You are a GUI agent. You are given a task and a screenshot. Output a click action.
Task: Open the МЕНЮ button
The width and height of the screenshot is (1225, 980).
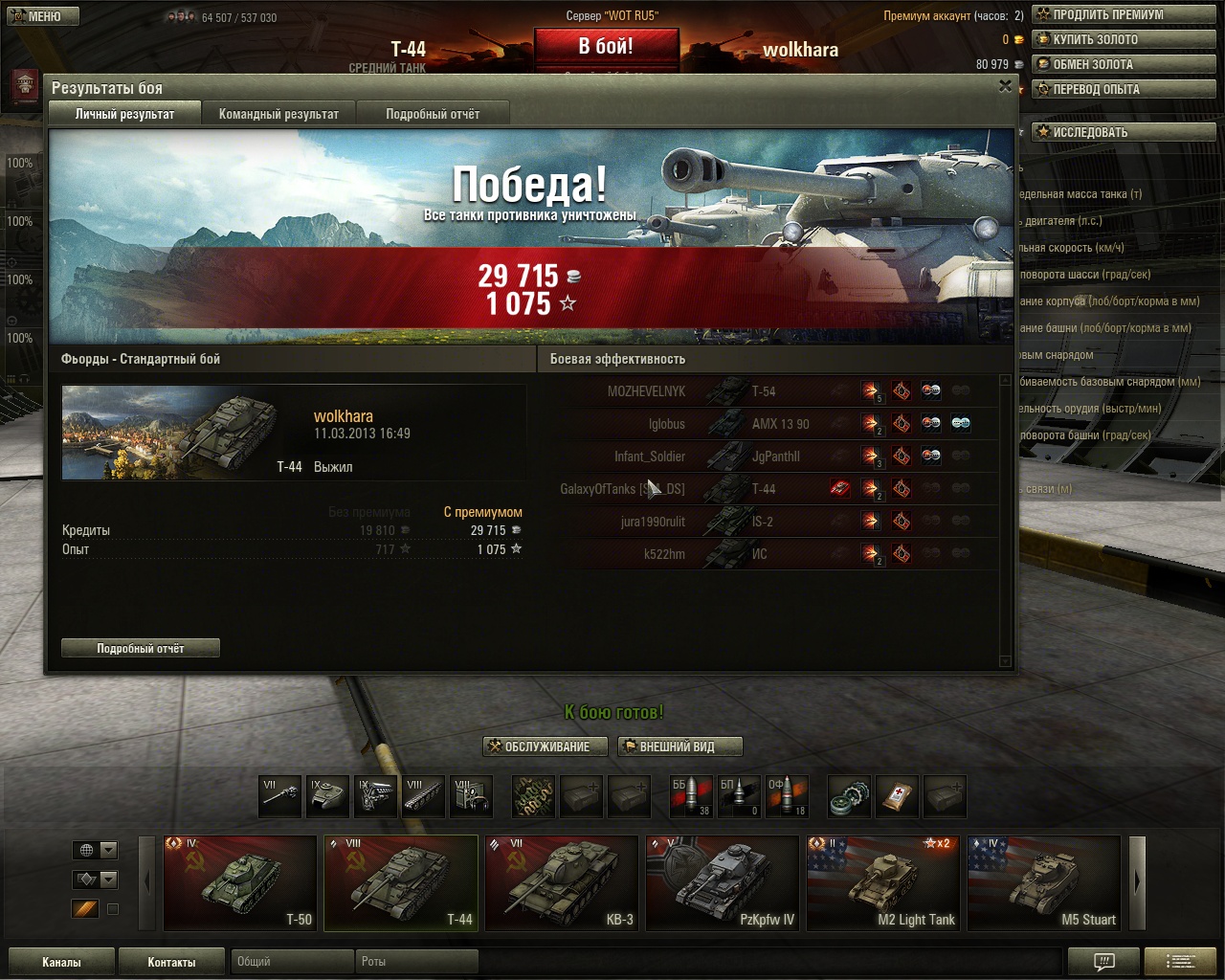(43, 16)
